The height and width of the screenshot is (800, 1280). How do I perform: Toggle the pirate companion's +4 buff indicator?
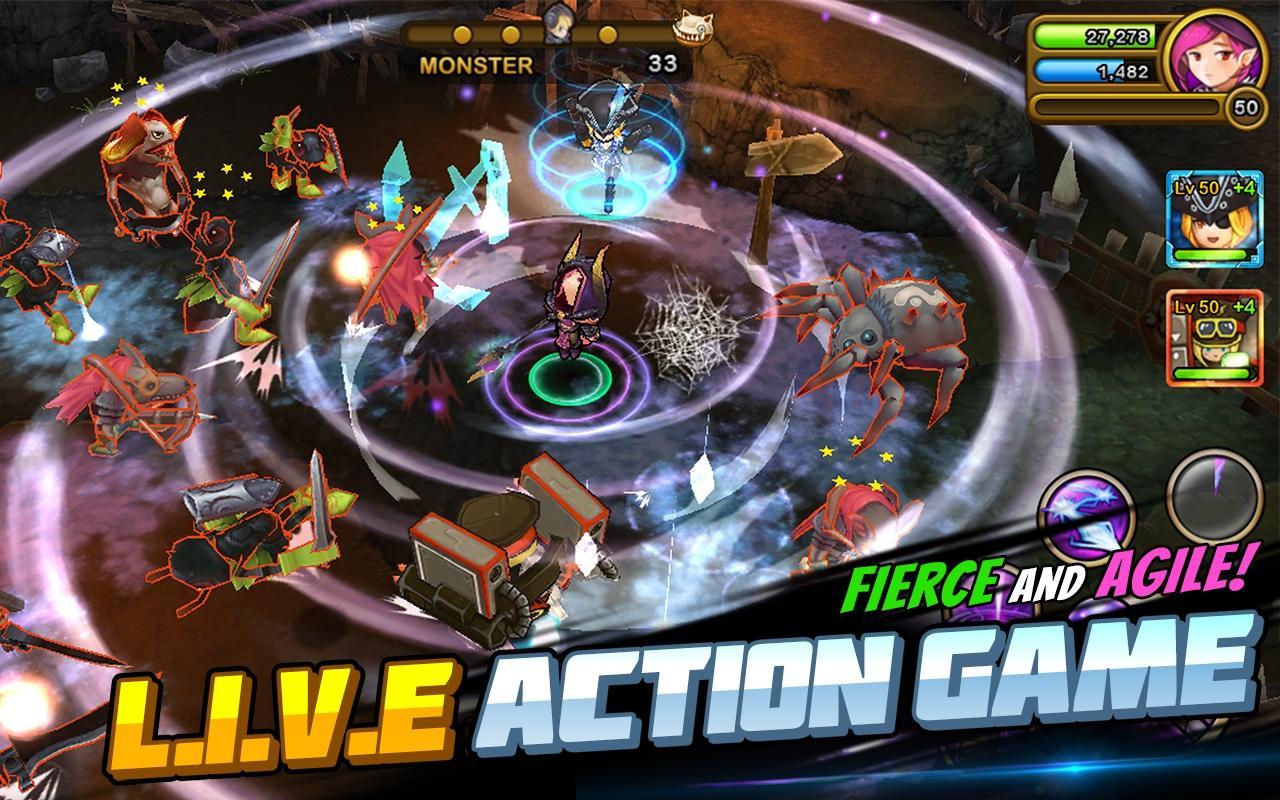tap(1243, 189)
